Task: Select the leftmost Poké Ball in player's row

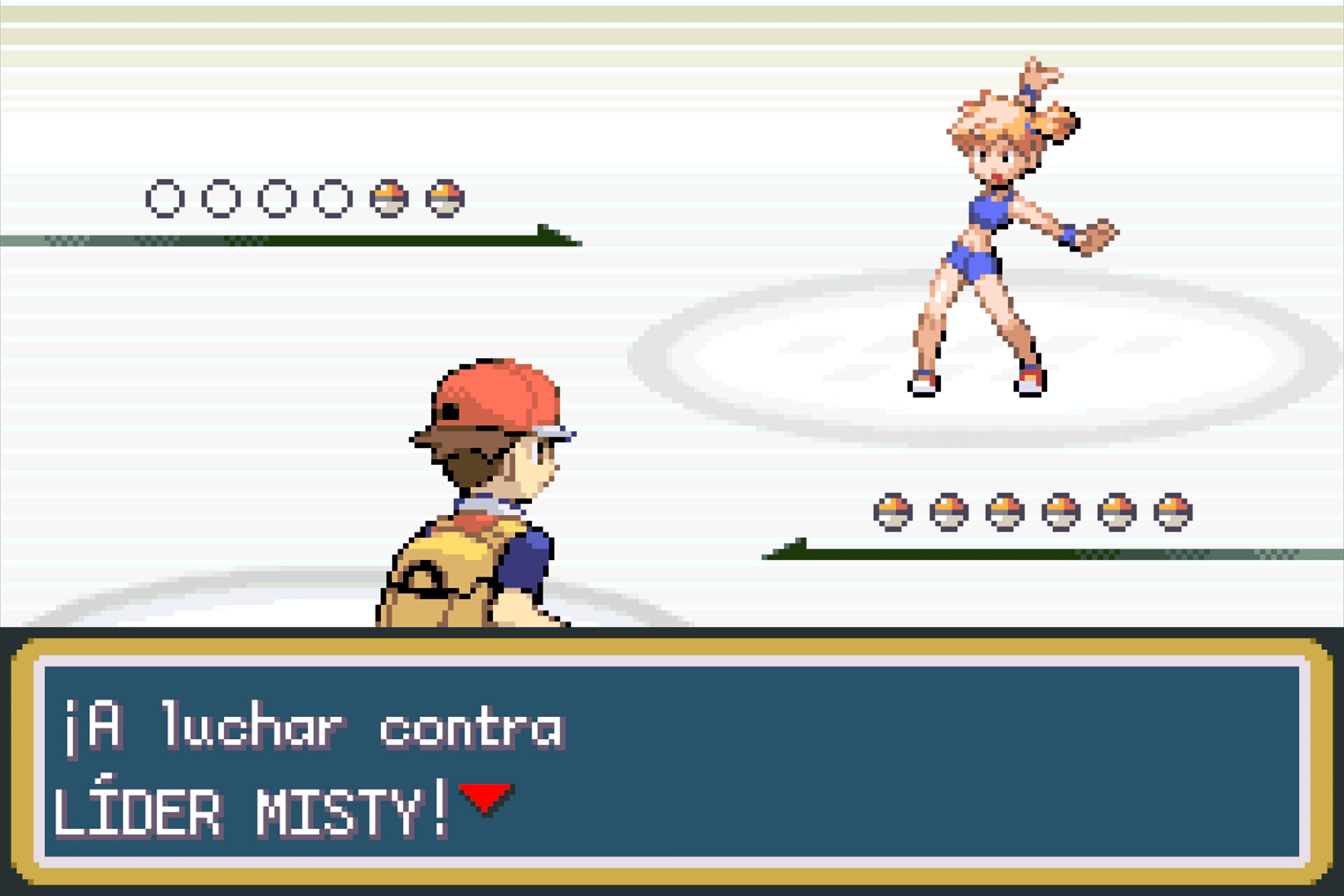Action: point(893,513)
